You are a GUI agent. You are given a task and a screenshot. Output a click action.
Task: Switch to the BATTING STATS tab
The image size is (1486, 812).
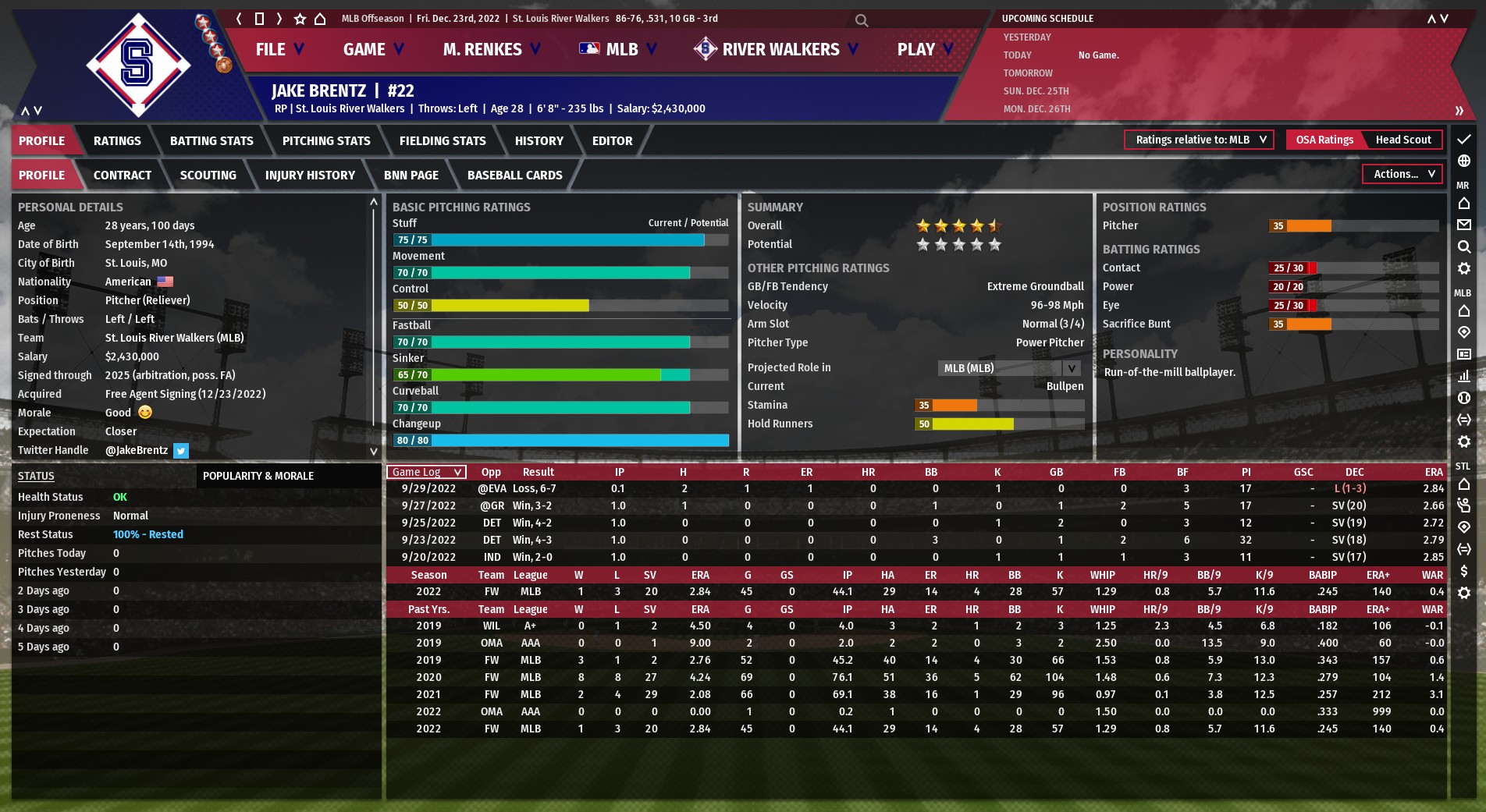(212, 141)
